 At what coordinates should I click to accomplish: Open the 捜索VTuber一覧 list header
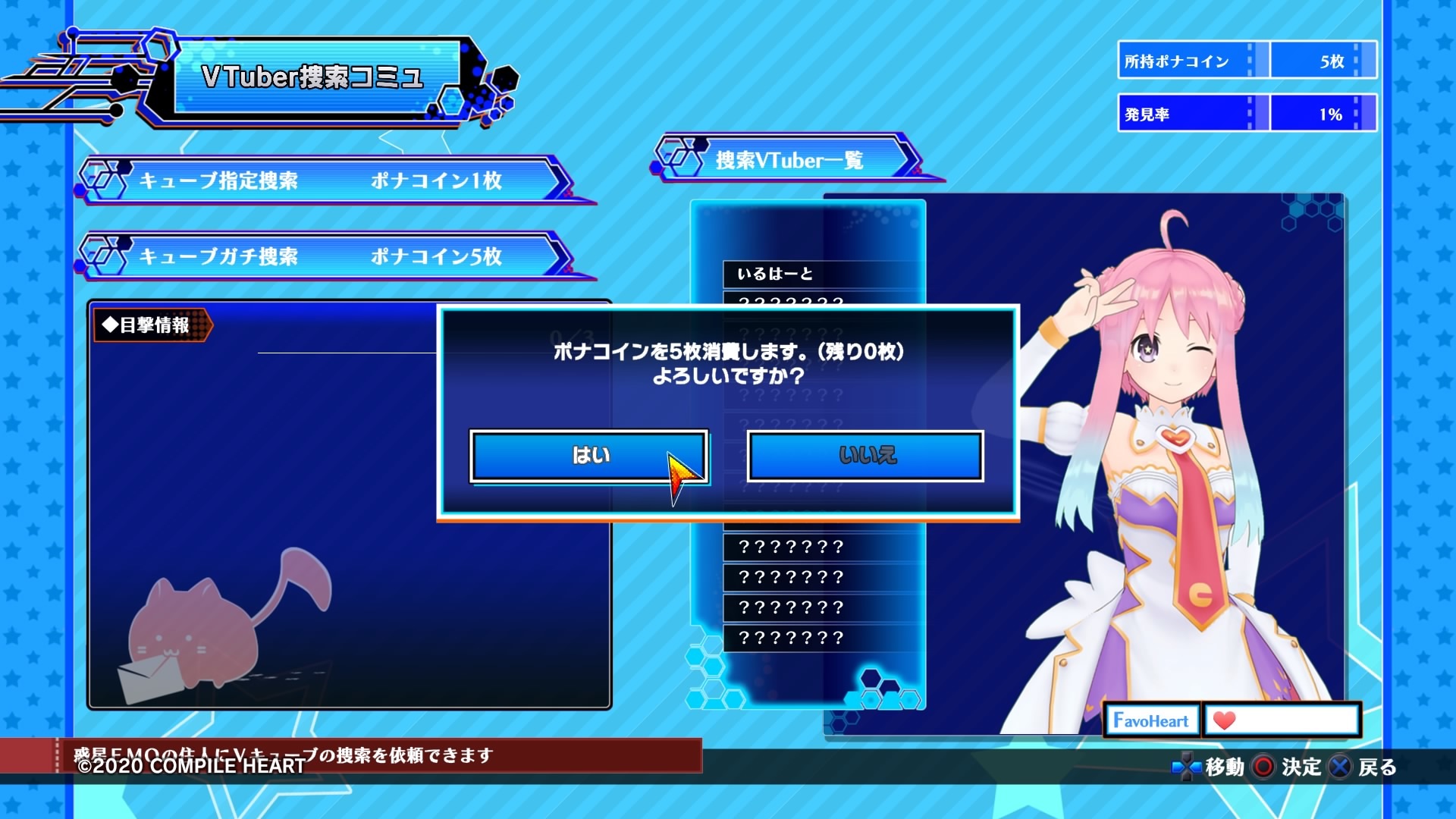789,161
